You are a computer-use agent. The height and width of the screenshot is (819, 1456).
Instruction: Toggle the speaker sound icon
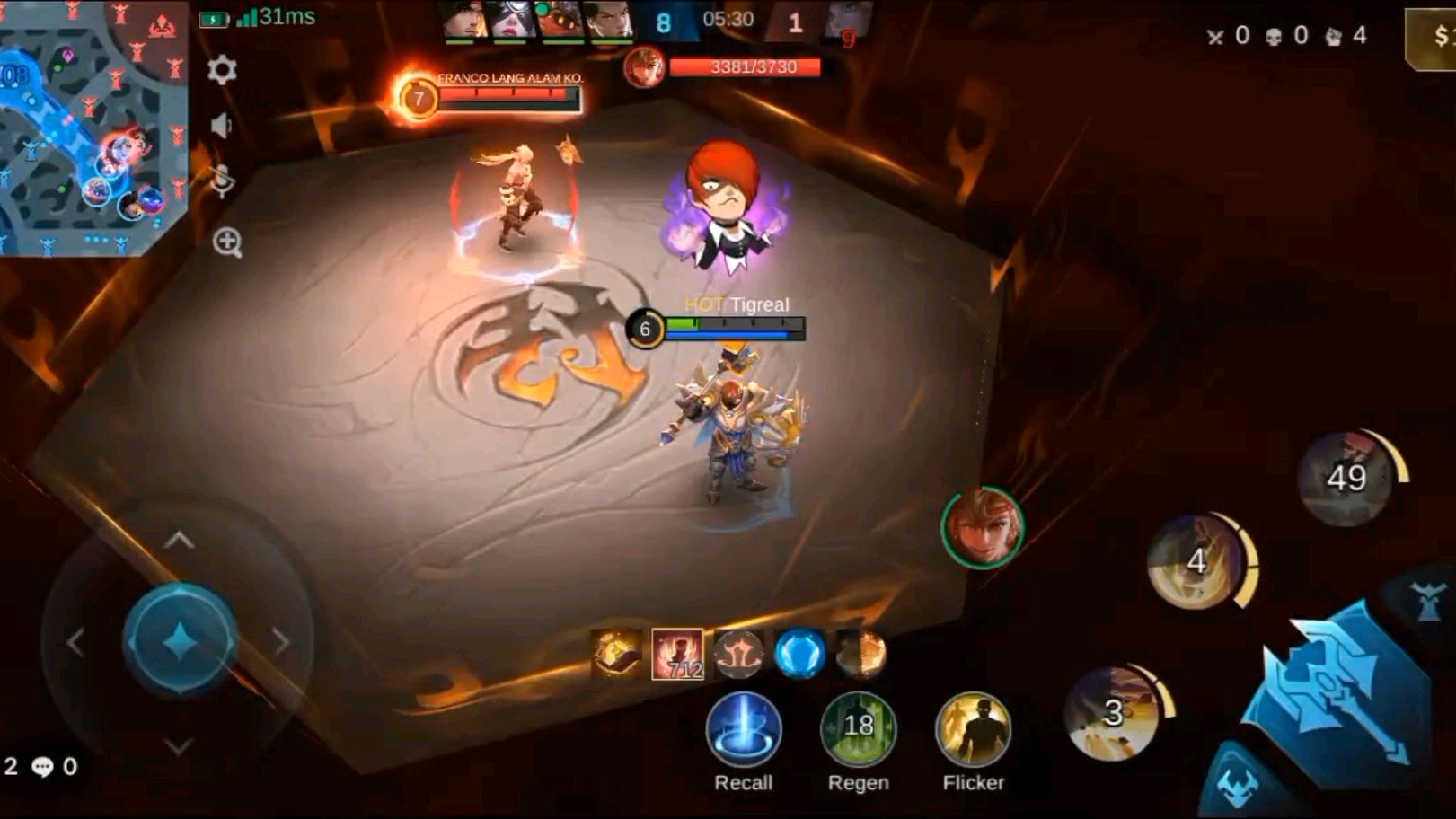click(x=222, y=125)
